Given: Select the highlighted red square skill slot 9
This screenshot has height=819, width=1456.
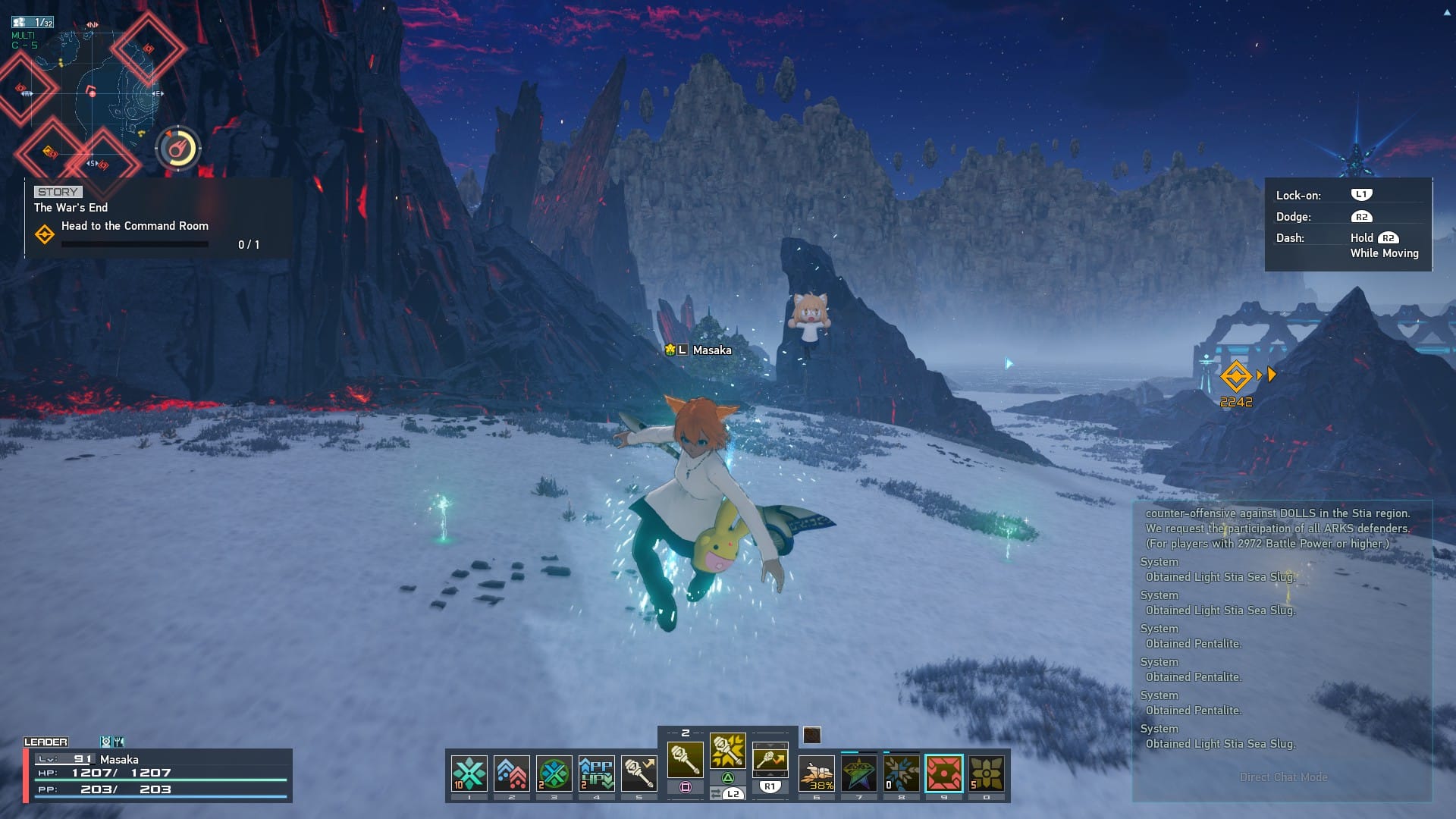Looking at the screenshot, I should pyautogui.click(x=944, y=773).
